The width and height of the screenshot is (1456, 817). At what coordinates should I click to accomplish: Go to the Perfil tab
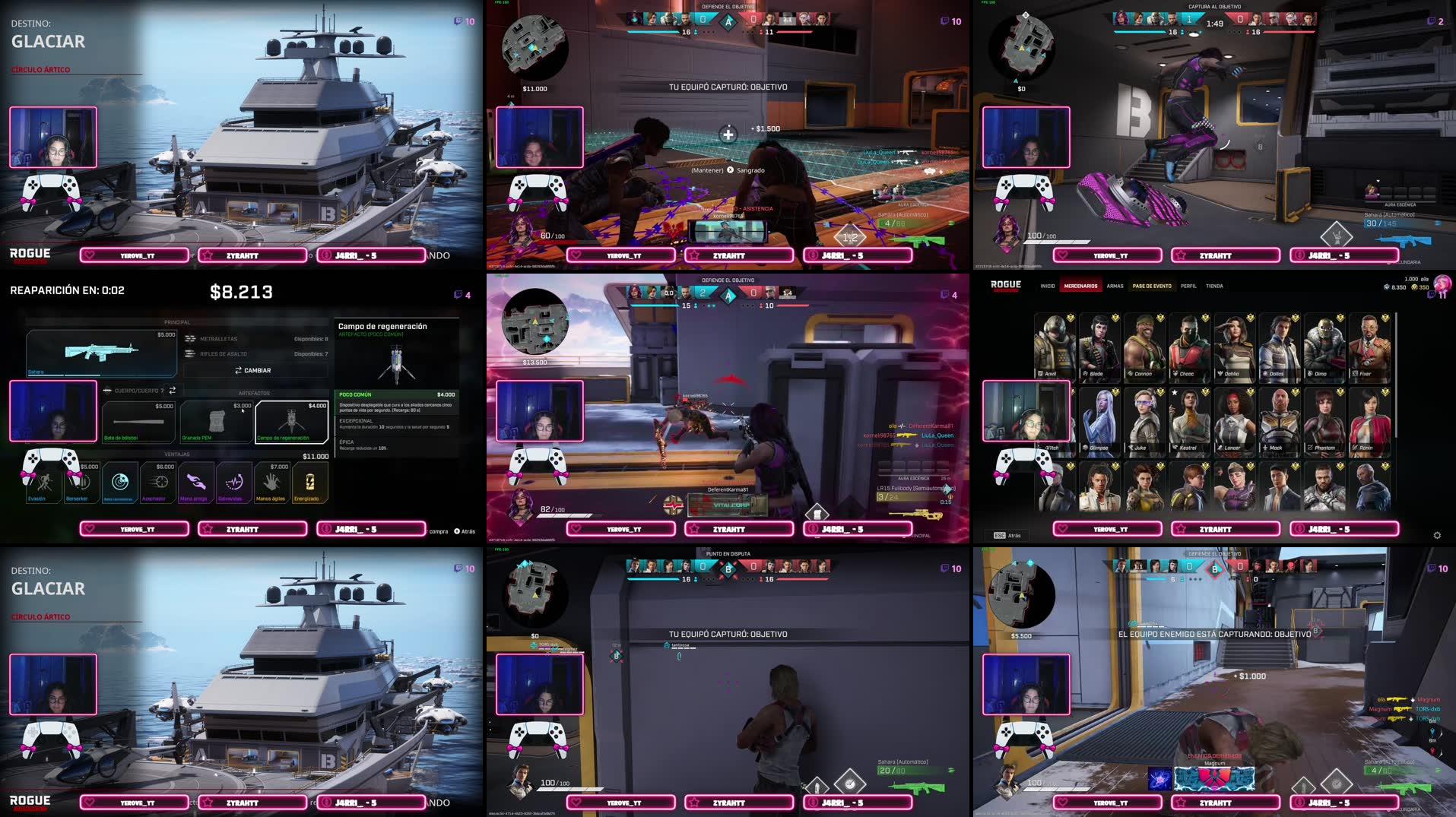1188,287
